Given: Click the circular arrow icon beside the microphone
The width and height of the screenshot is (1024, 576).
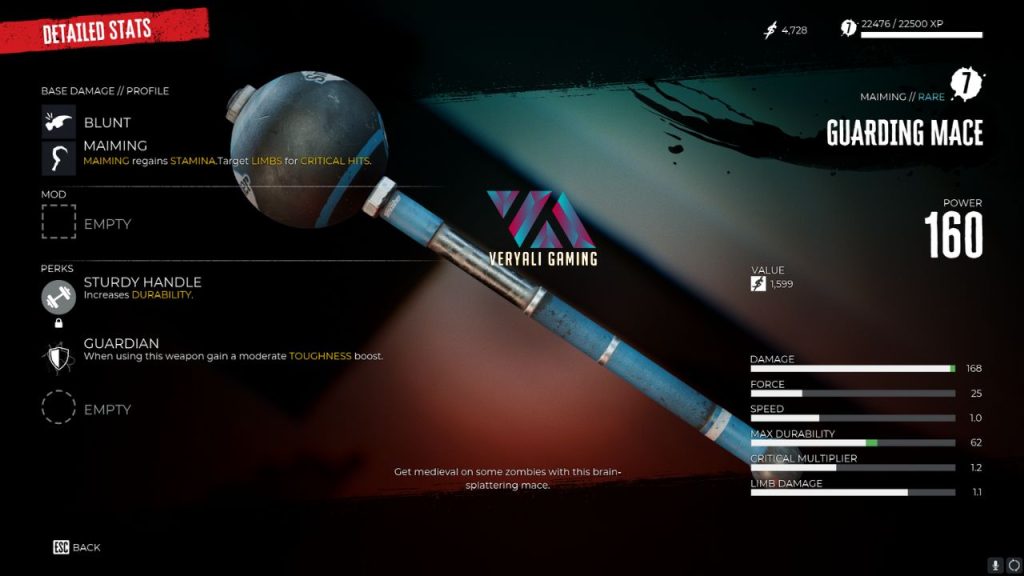Looking at the screenshot, I should pyautogui.click(x=1013, y=564).
